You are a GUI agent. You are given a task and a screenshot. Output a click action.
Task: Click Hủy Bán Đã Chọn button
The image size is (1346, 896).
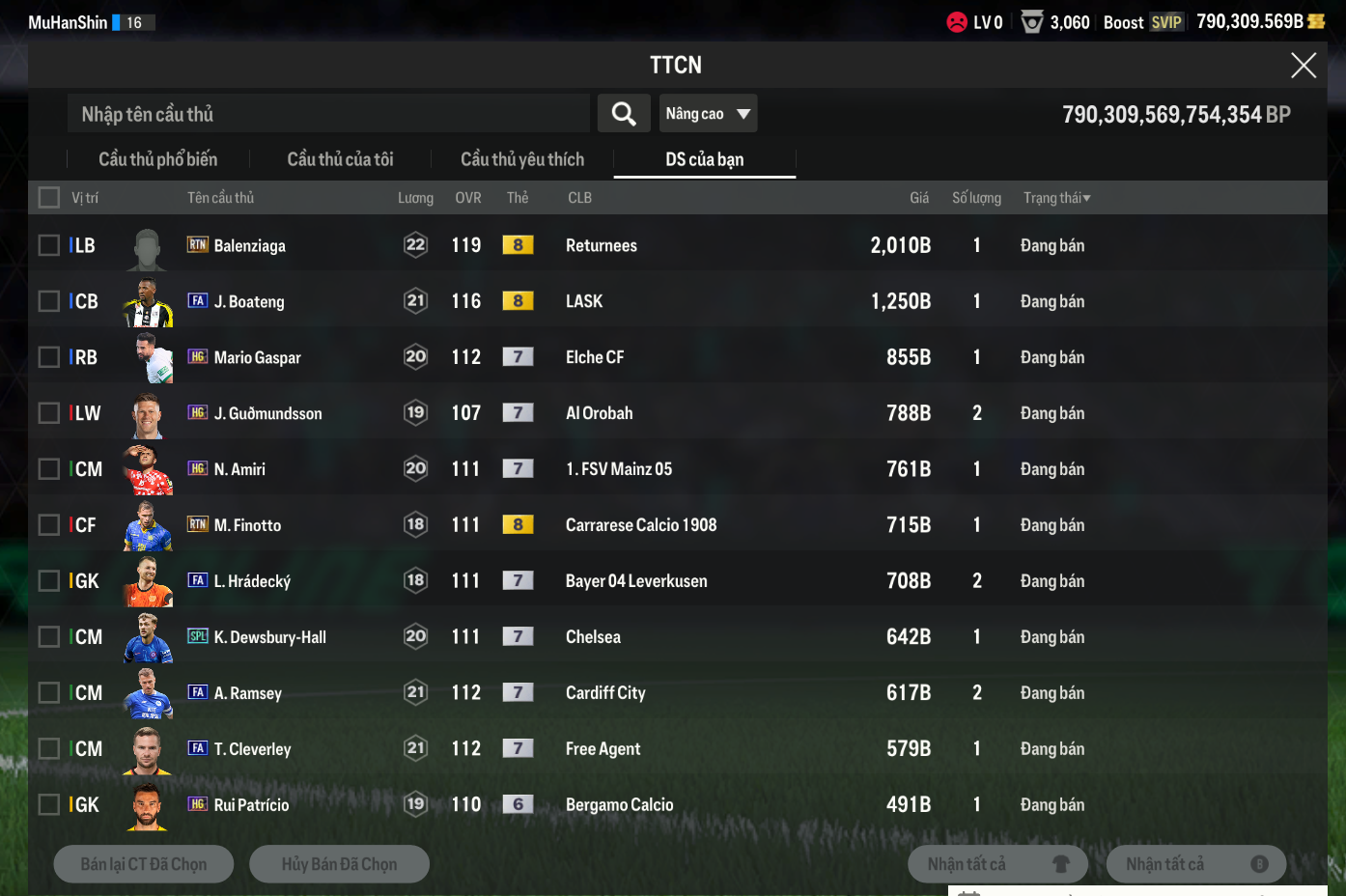coord(339,864)
